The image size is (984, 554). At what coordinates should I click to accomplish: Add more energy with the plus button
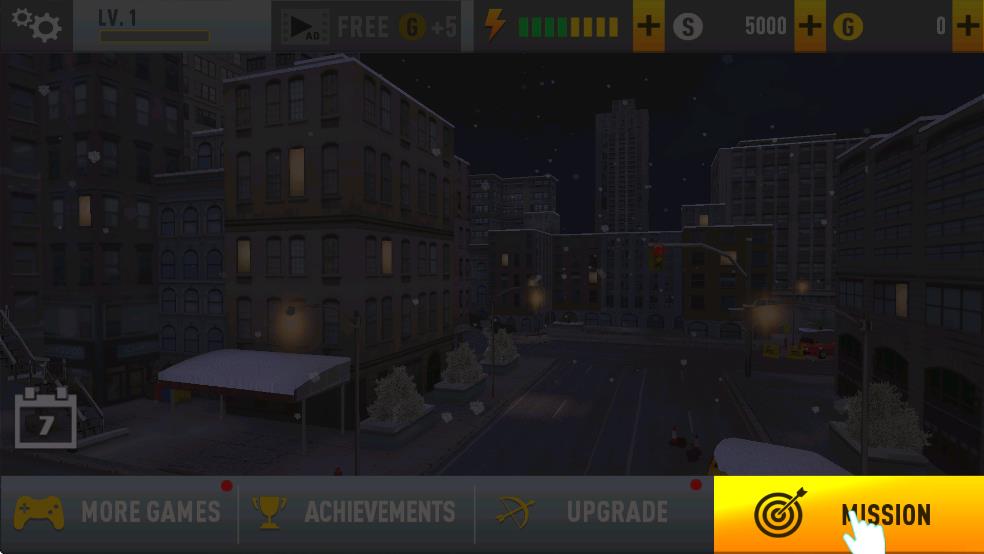649,26
